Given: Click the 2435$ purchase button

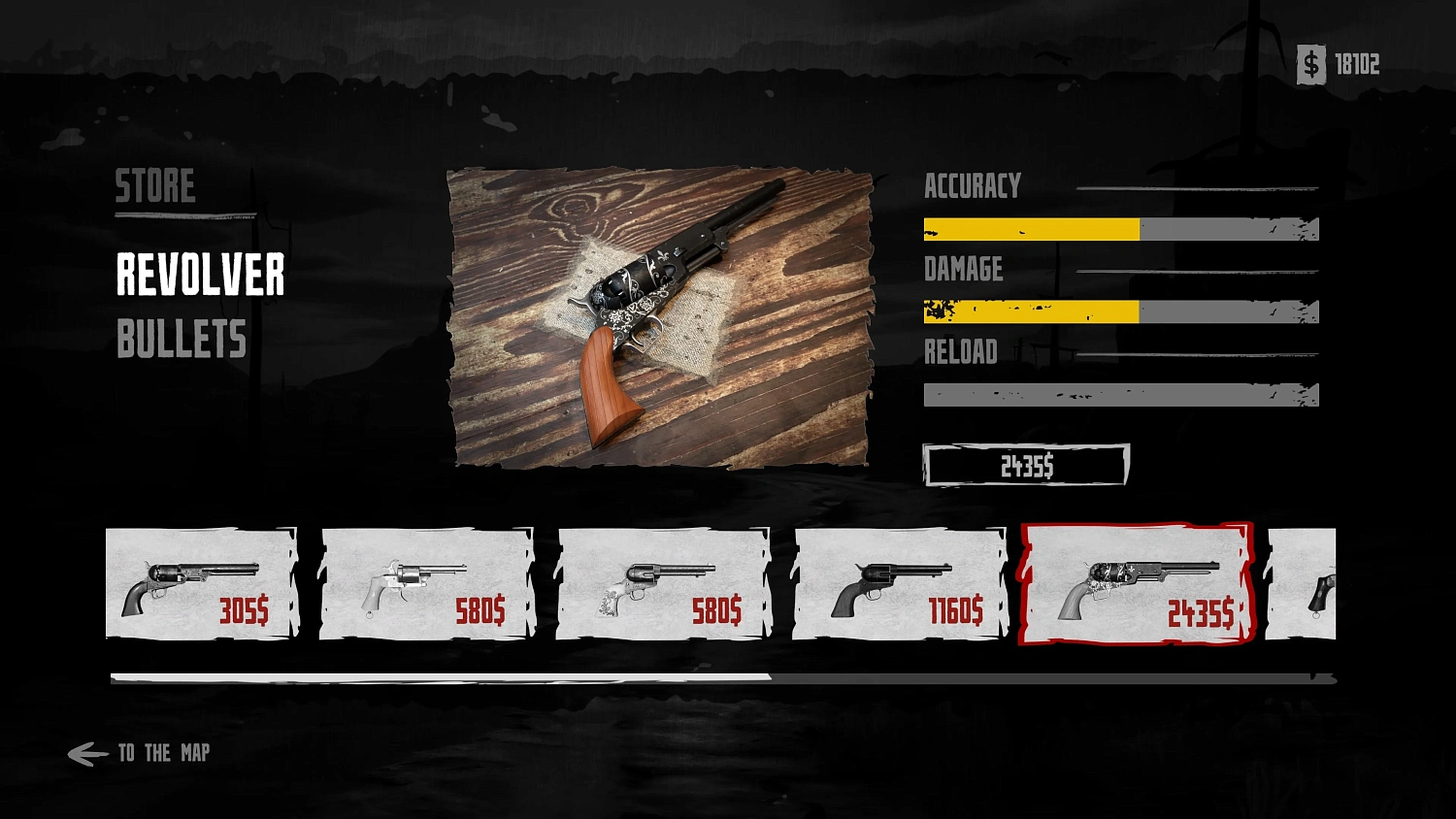Looking at the screenshot, I should click(1025, 465).
